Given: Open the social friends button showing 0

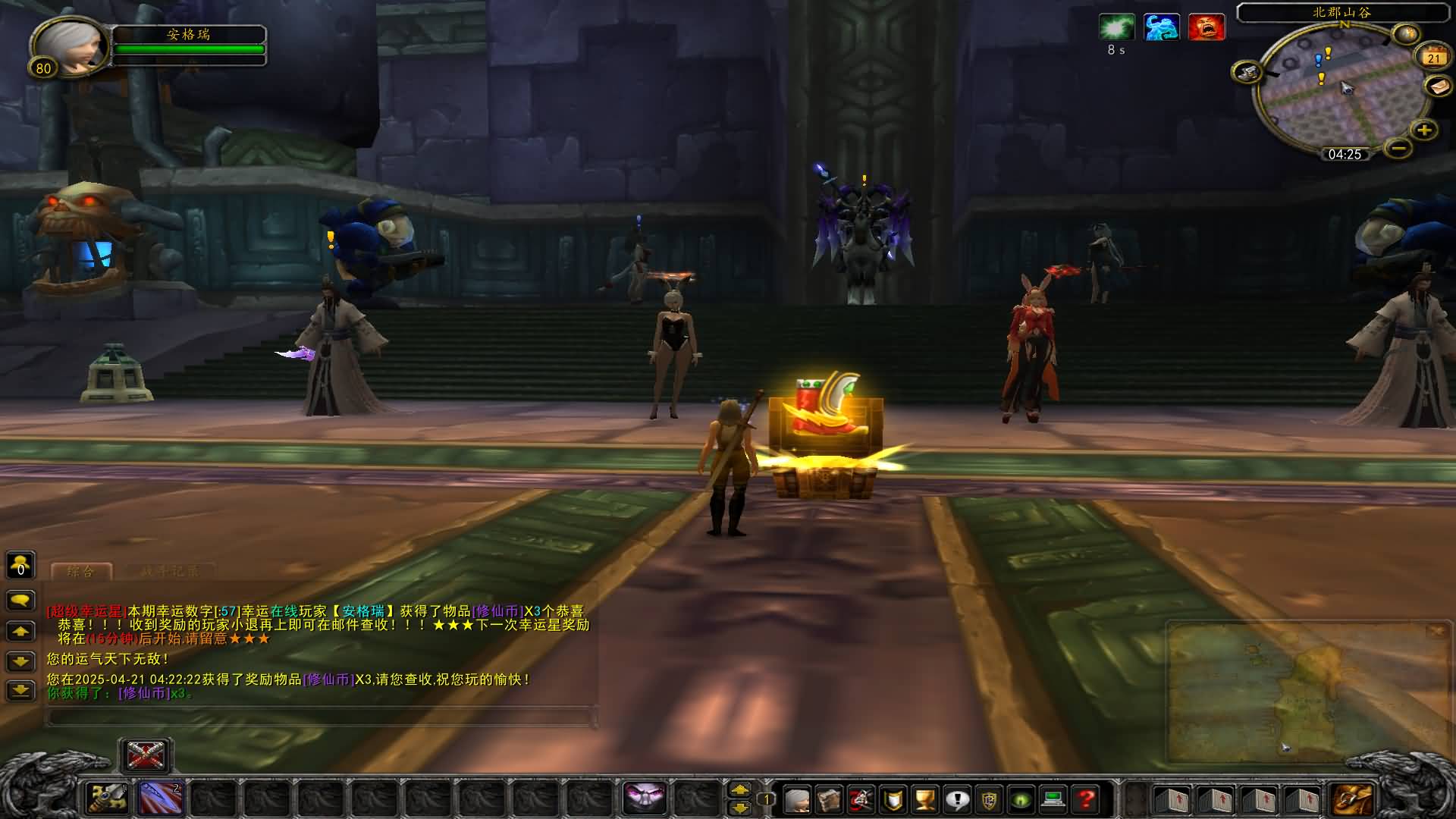Looking at the screenshot, I should [20, 565].
